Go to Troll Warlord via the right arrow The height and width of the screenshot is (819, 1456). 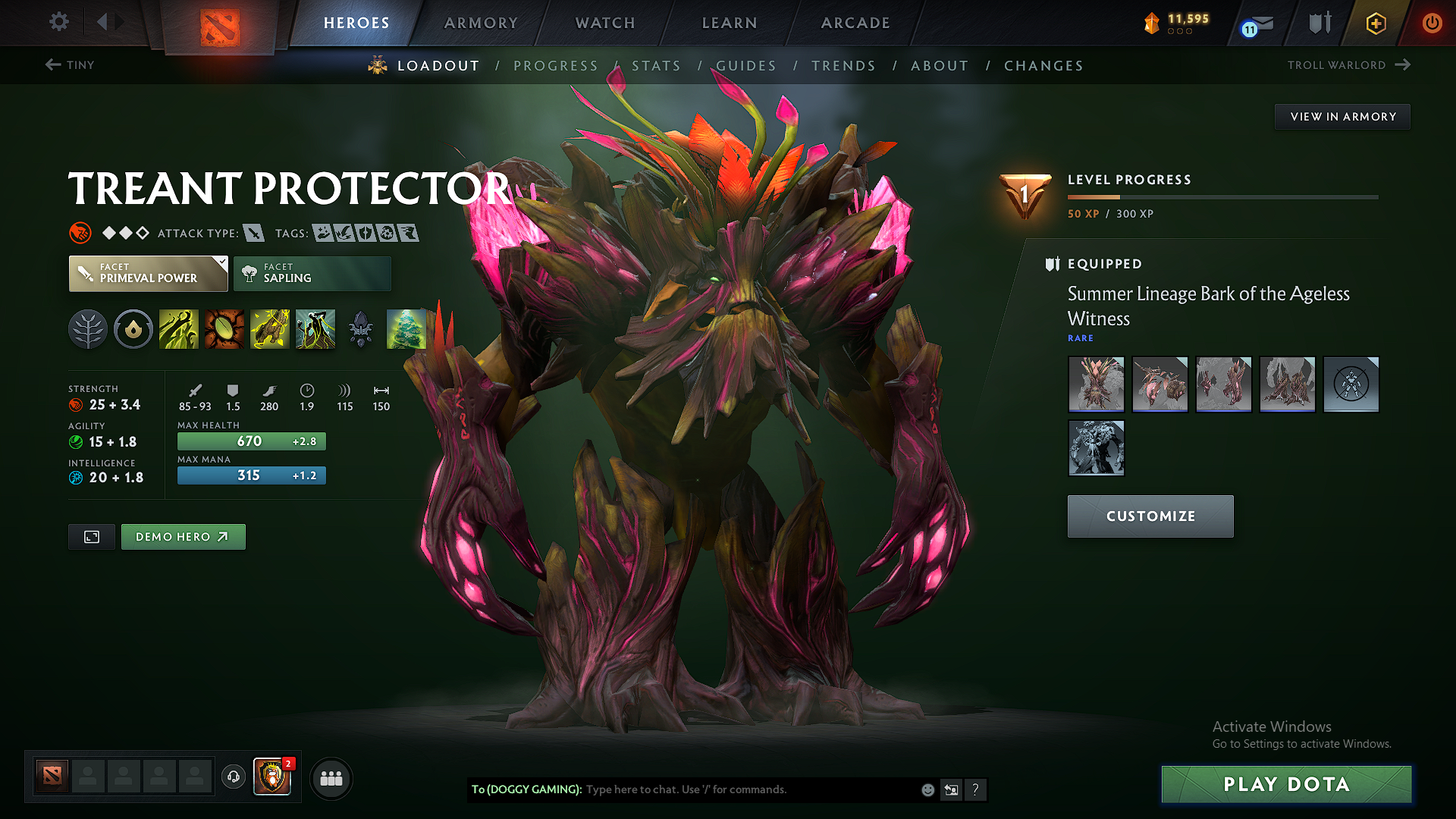point(1403,65)
